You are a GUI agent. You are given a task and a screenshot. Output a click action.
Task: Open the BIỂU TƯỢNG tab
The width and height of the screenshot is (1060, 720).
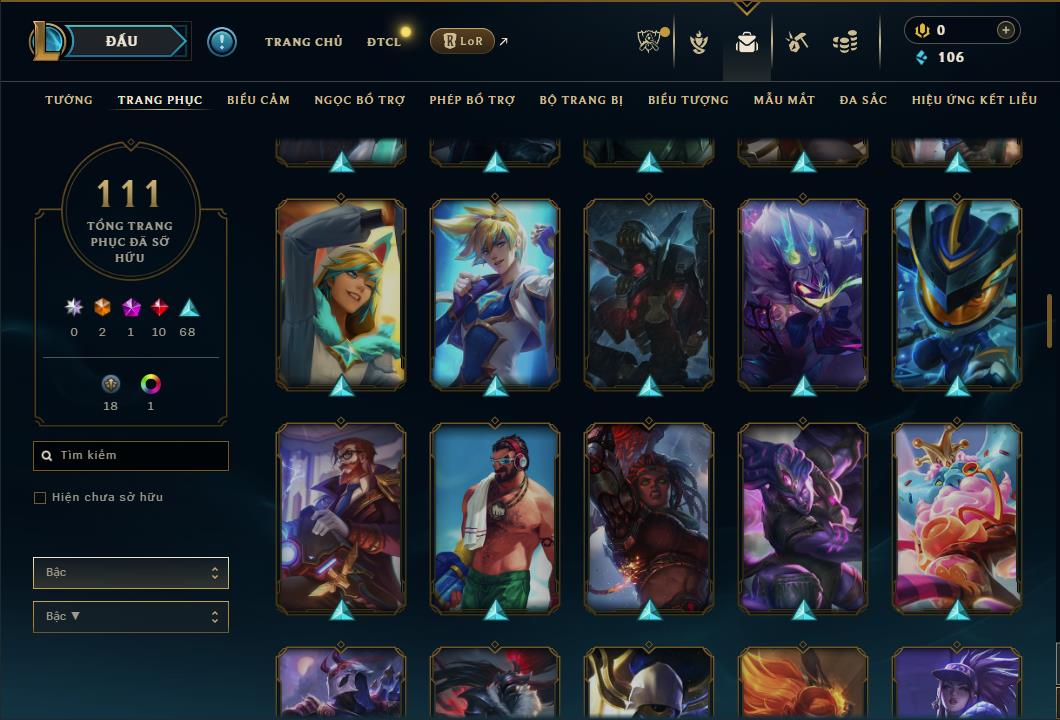pos(688,100)
